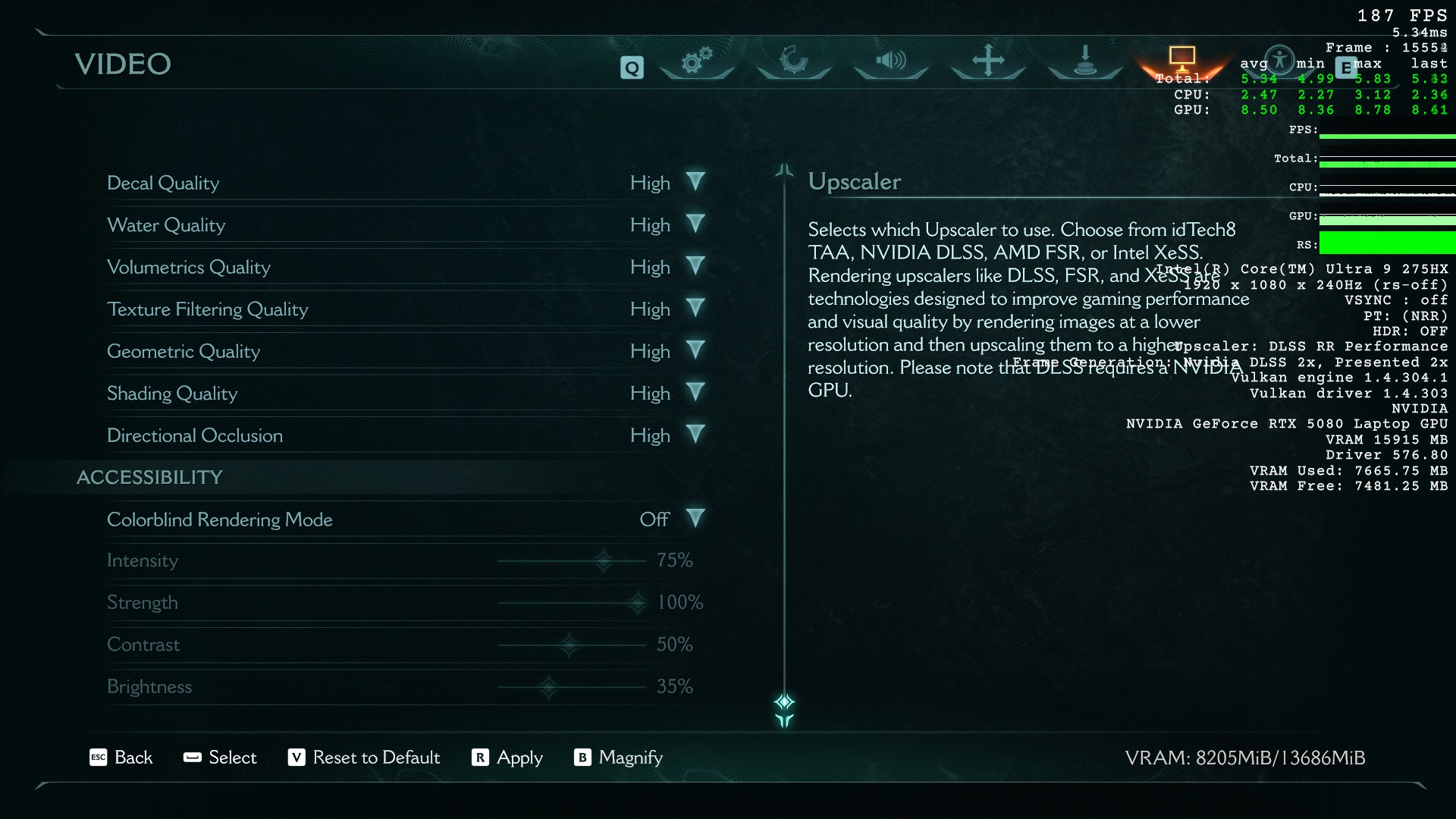Image resolution: width=1456 pixels, height=819 pixels.
Task: Open the Shading Quality dropdown
Action: click(x=695, y=393)
